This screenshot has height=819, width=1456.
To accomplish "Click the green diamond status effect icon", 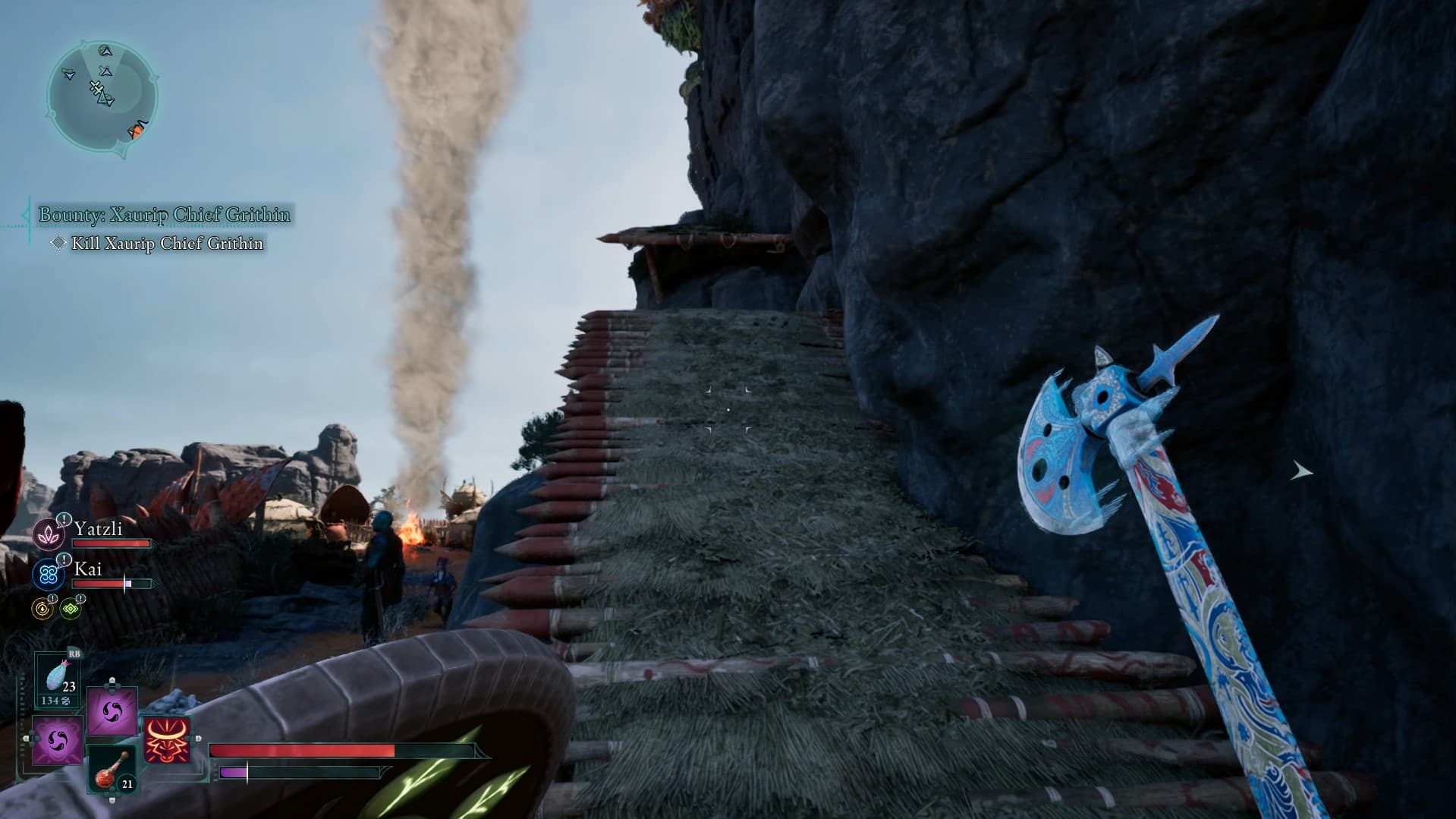I will (x=71, y=608).
